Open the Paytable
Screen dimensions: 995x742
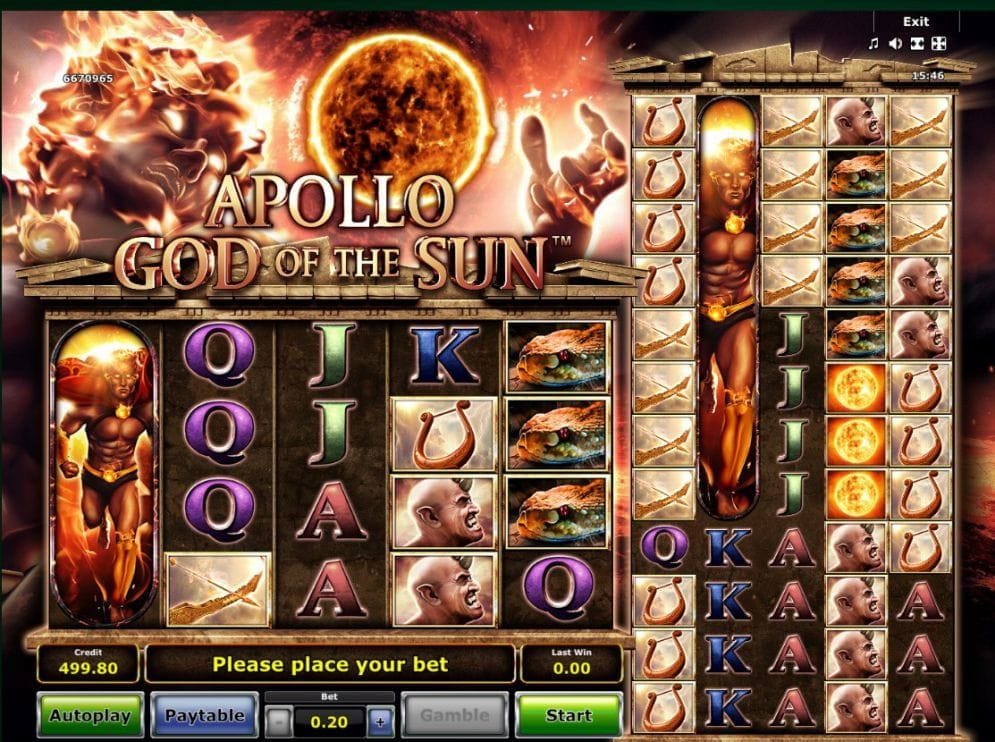point(204,715)
